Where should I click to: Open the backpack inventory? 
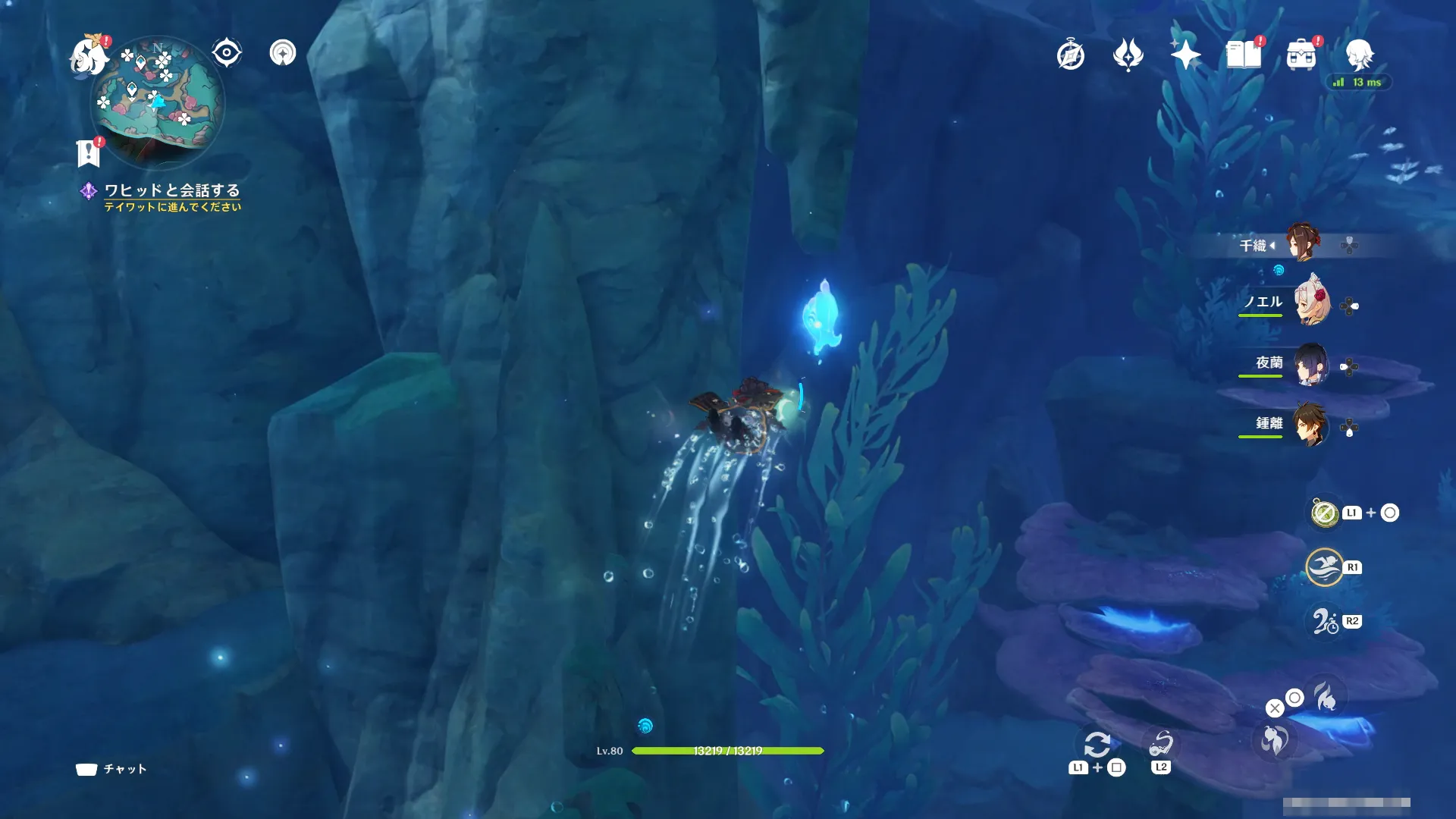point(1301,55)
